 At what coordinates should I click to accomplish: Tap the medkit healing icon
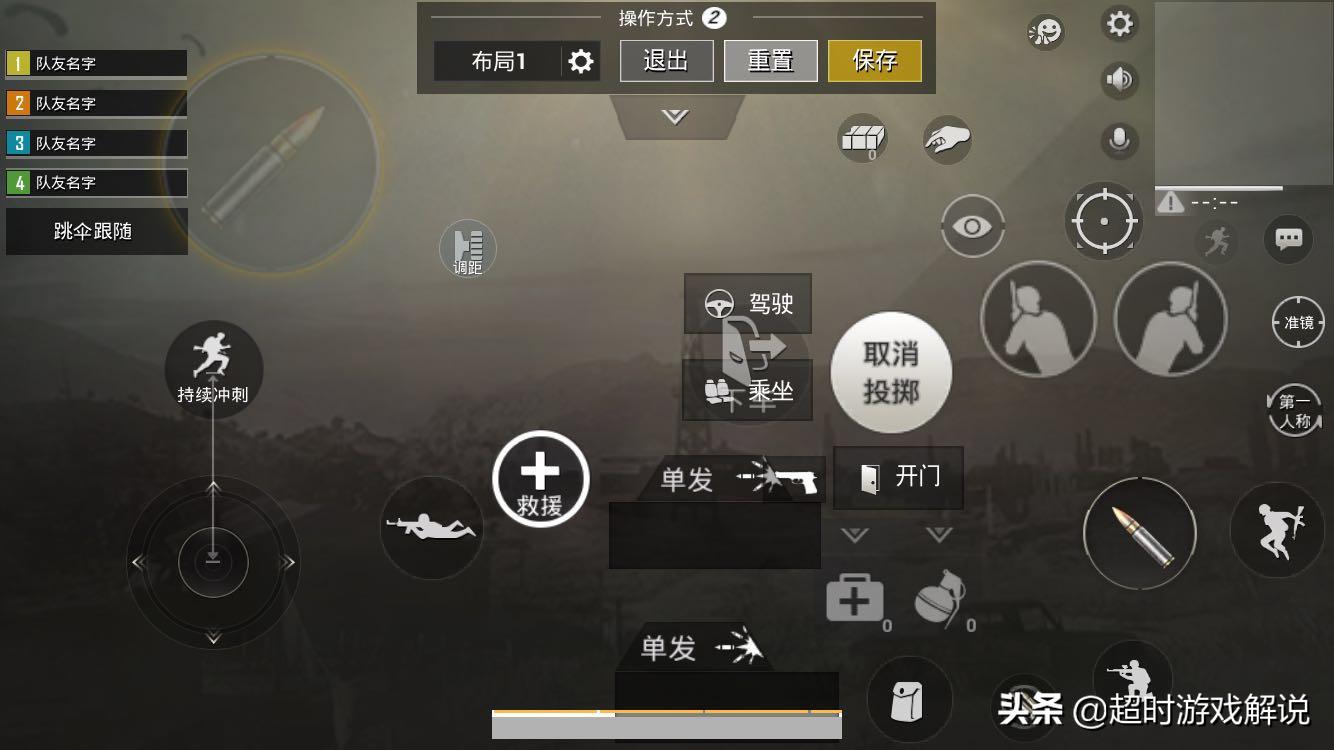pos(855,597)
